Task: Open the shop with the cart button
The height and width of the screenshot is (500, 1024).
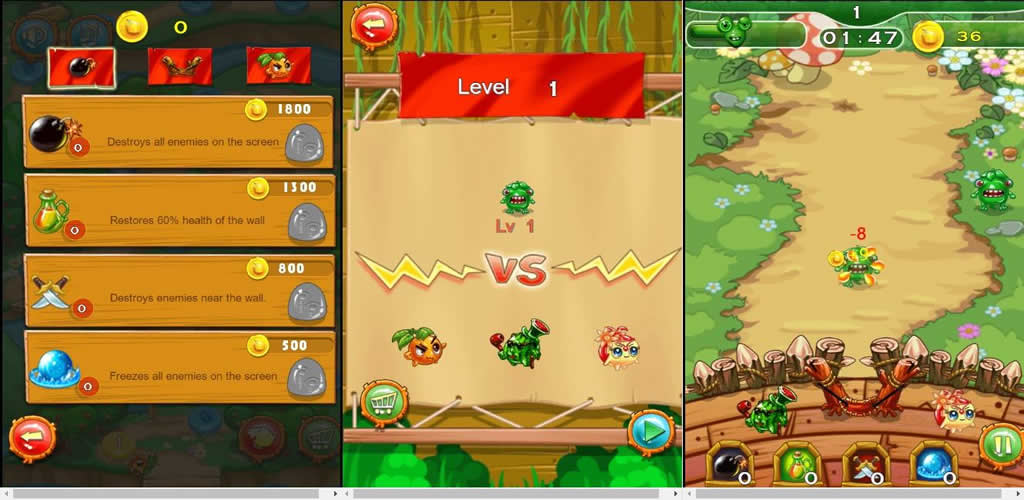Action: [x=381, y=403]
